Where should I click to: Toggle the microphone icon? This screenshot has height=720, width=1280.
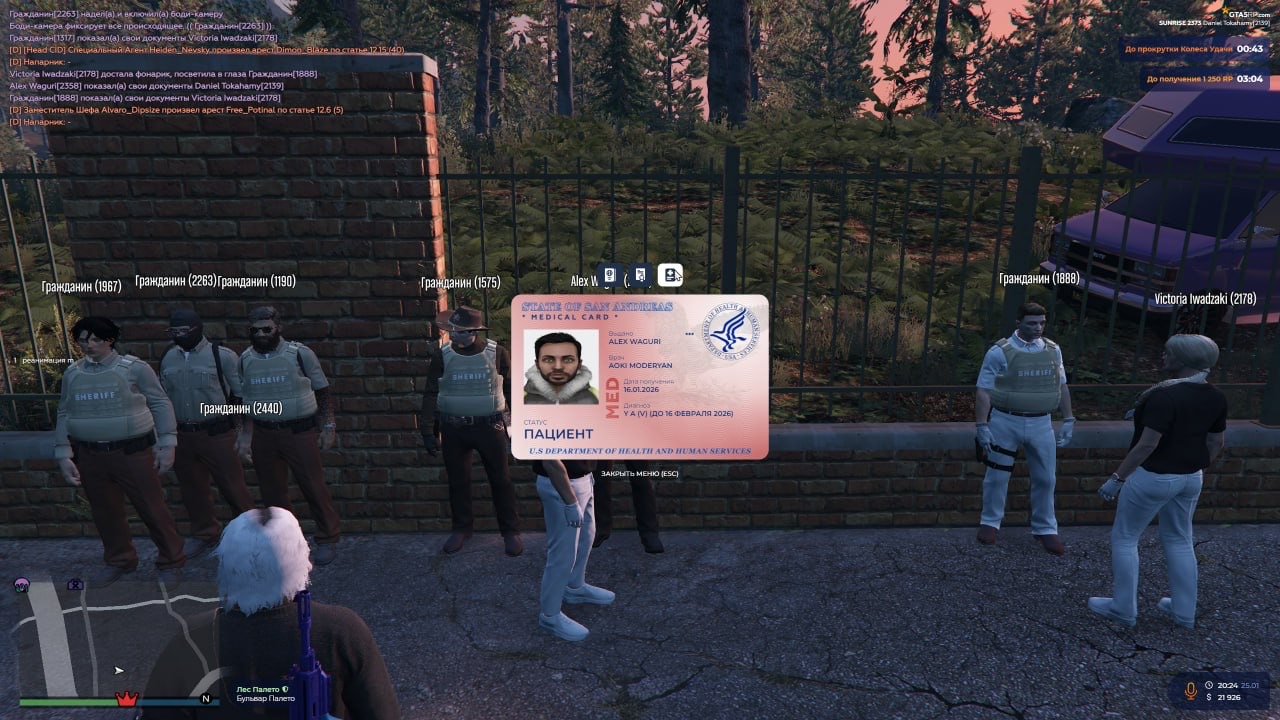[x=1190, y=690]
